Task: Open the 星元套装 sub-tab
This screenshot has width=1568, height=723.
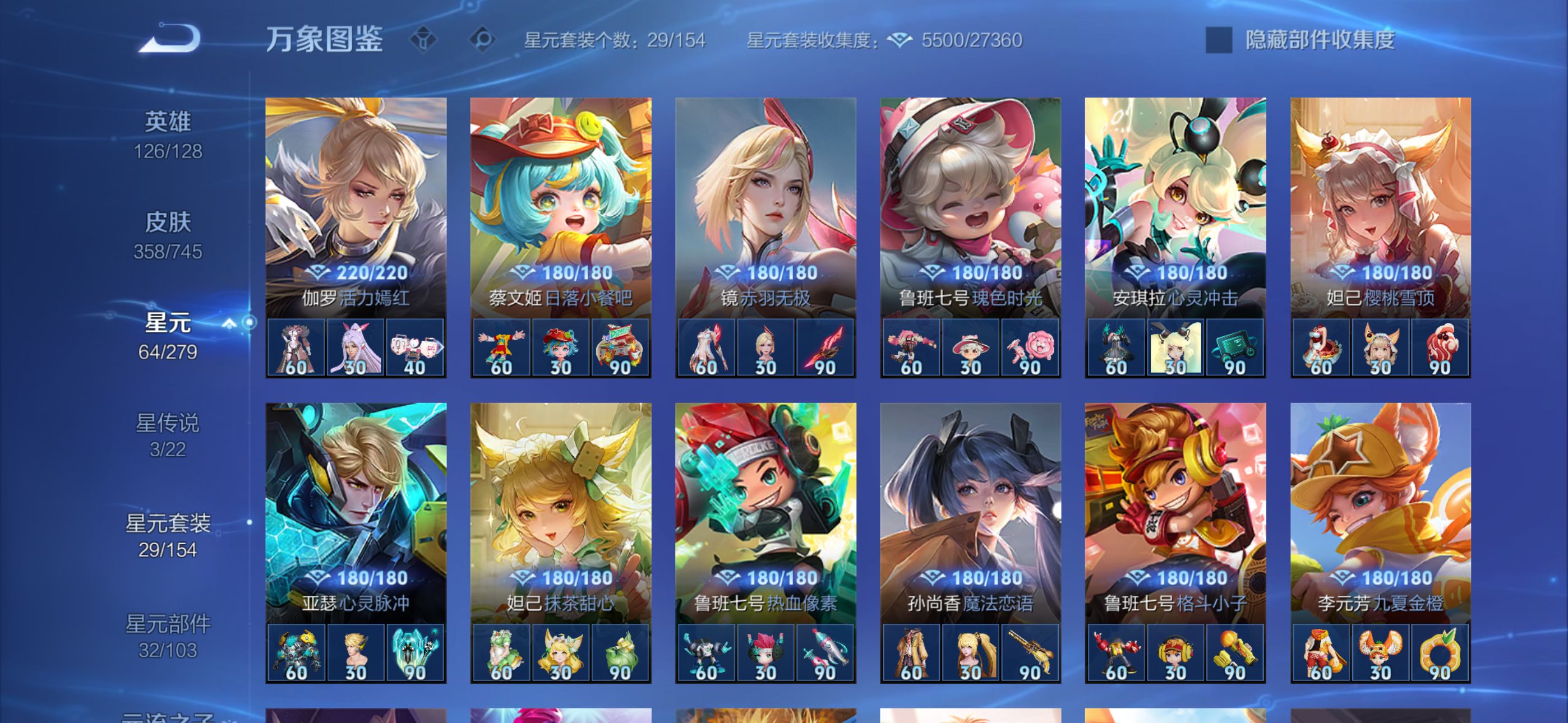Action: [x=168, y=535]
